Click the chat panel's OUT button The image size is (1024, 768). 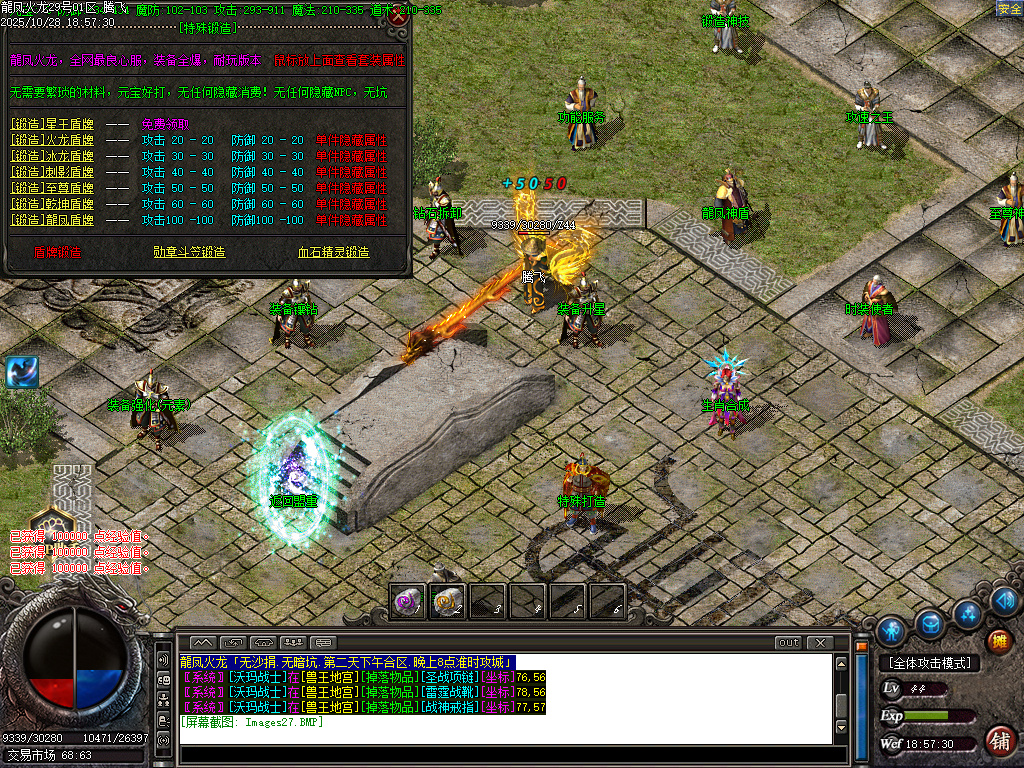click(789, 642)
